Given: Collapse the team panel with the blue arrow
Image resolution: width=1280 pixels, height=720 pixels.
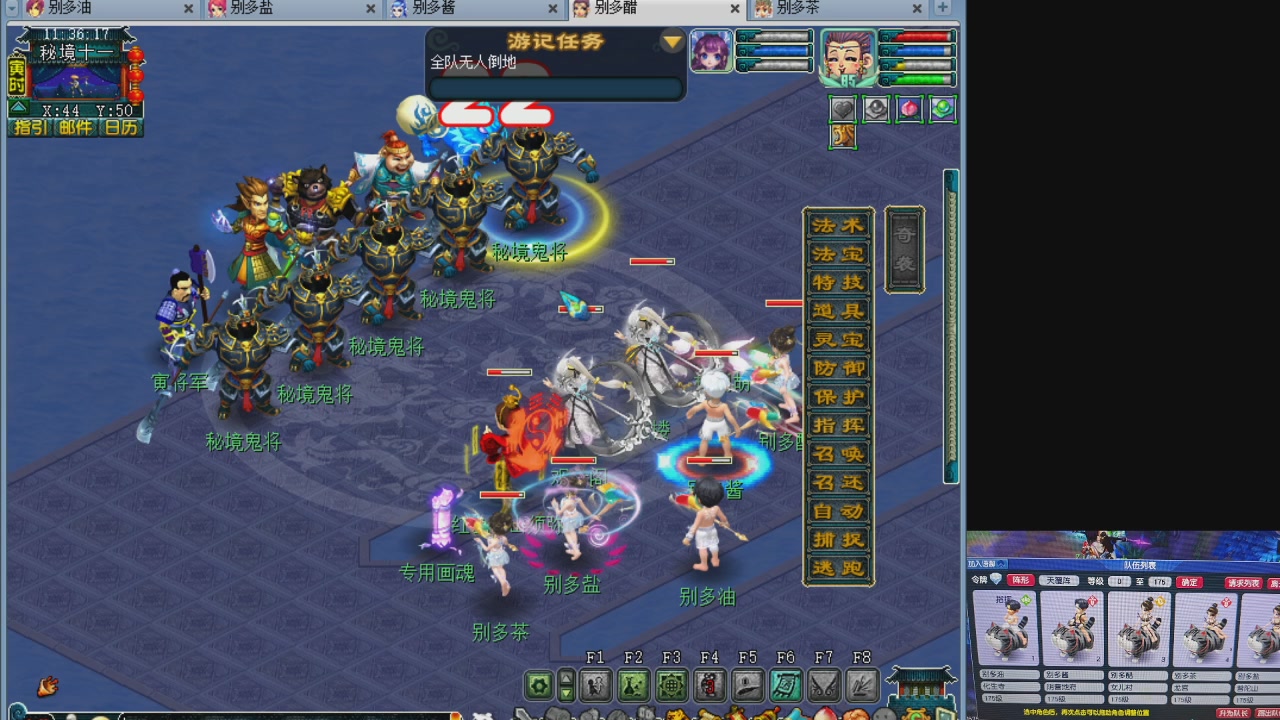Looking at the screenshot, I should (x=1000, y=565).
